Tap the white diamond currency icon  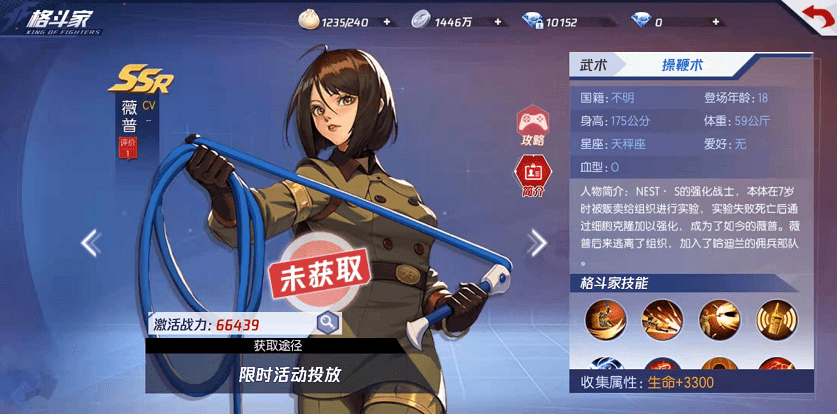[640, 20]
